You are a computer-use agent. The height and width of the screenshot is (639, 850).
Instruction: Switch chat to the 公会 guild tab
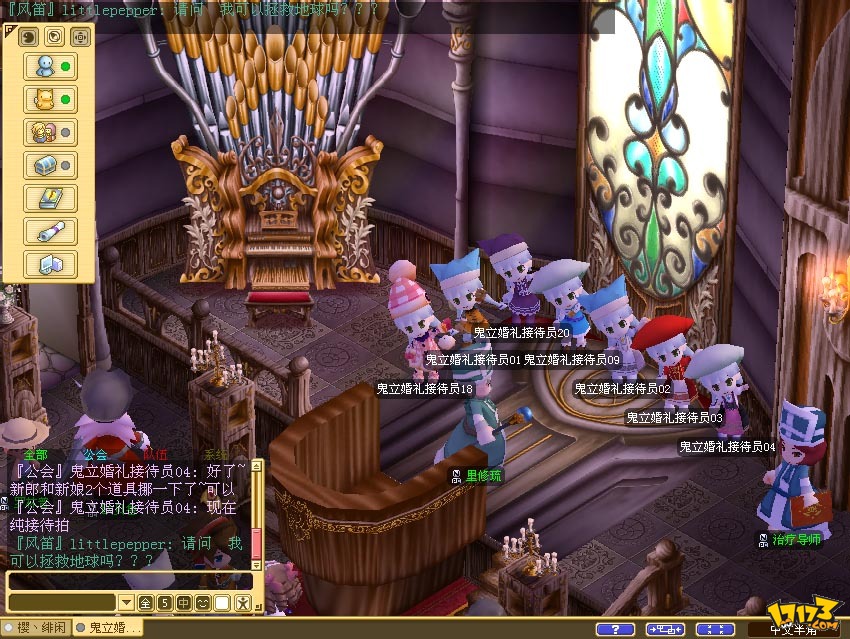click(x=96, y=455)
